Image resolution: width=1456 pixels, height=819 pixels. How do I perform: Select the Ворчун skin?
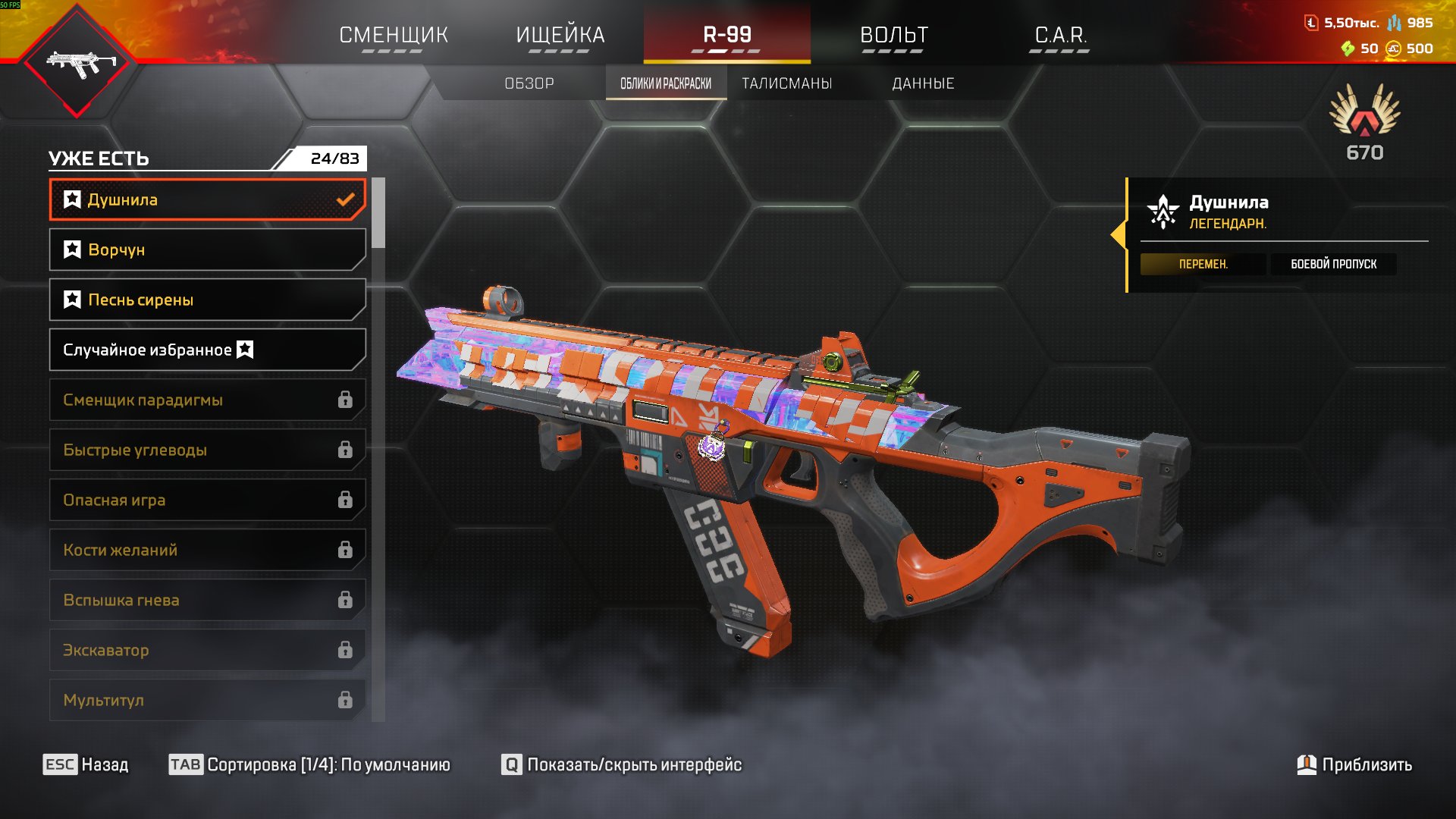coord(207,249)
